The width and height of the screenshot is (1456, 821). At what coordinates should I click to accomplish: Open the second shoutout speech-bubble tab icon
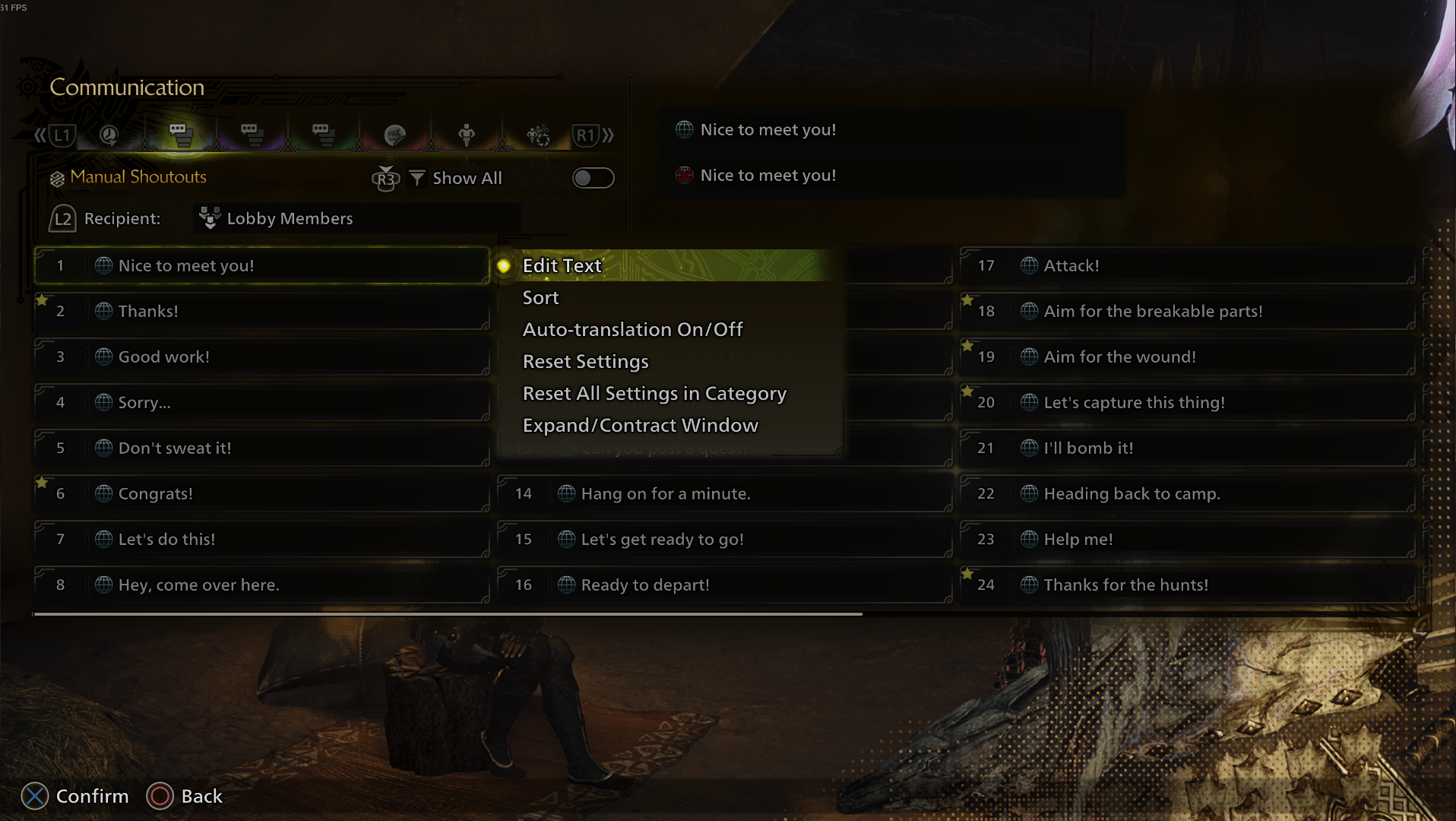251,135
